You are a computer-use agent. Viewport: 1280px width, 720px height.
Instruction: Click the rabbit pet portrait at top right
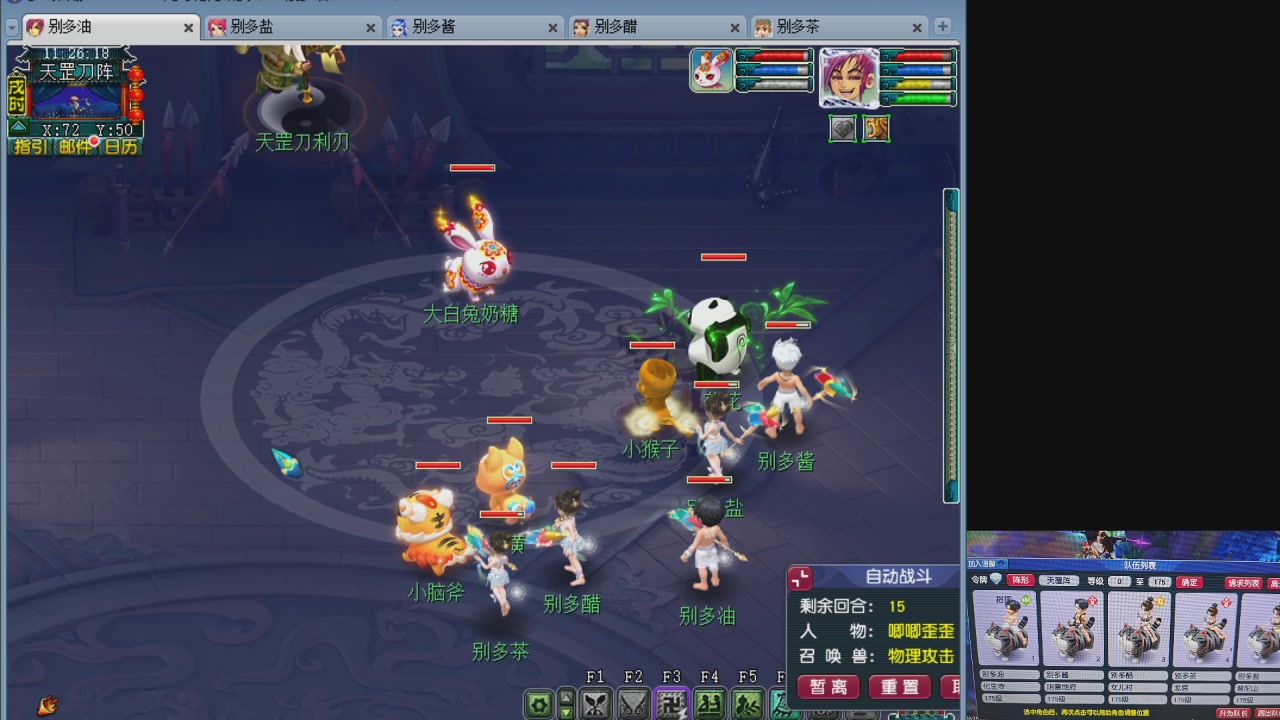(x=711, y=72)
